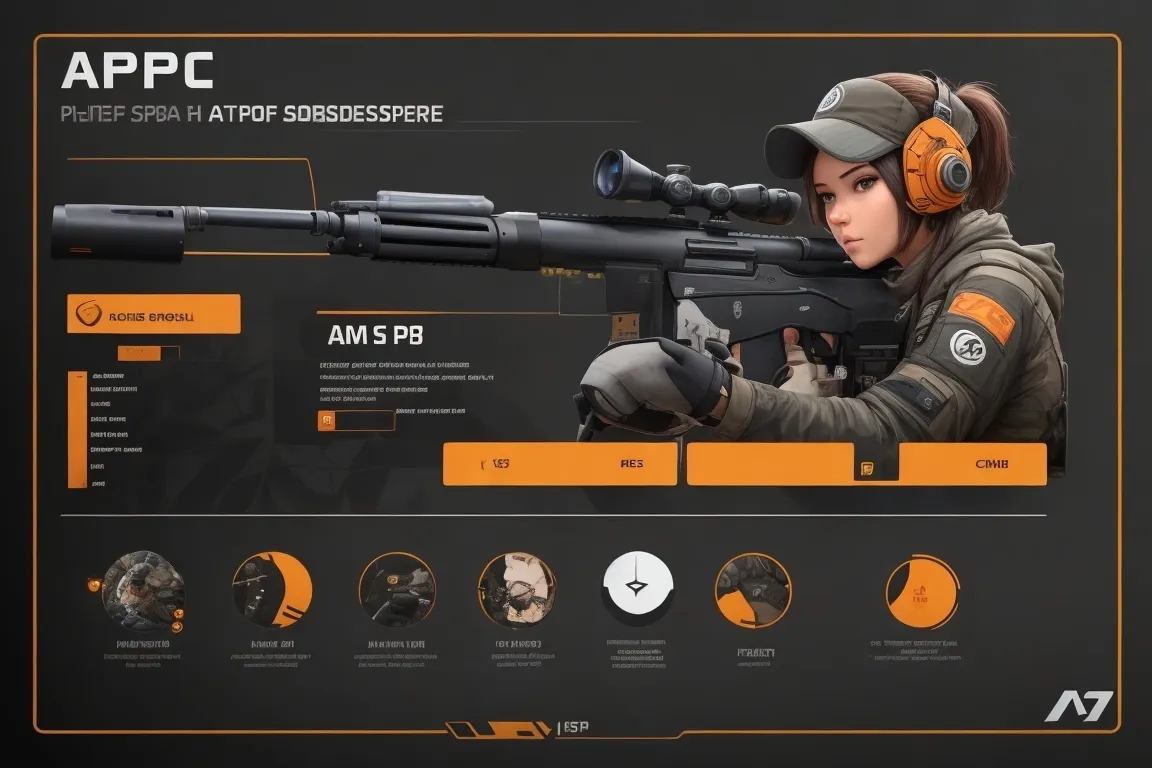The width and height of the screenshot is (1152, 768).
Task: Select the orange RES button
Action: tap(560, 465)
